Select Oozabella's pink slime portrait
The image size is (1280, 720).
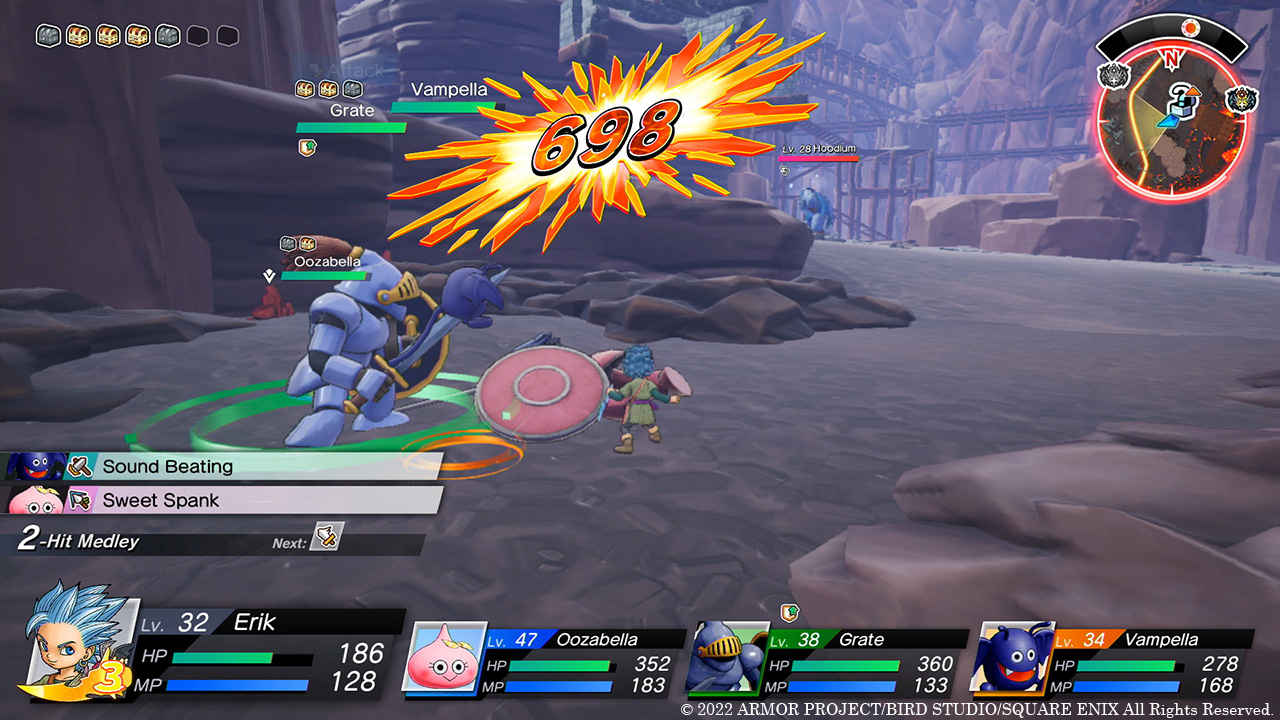pos(442,658)
